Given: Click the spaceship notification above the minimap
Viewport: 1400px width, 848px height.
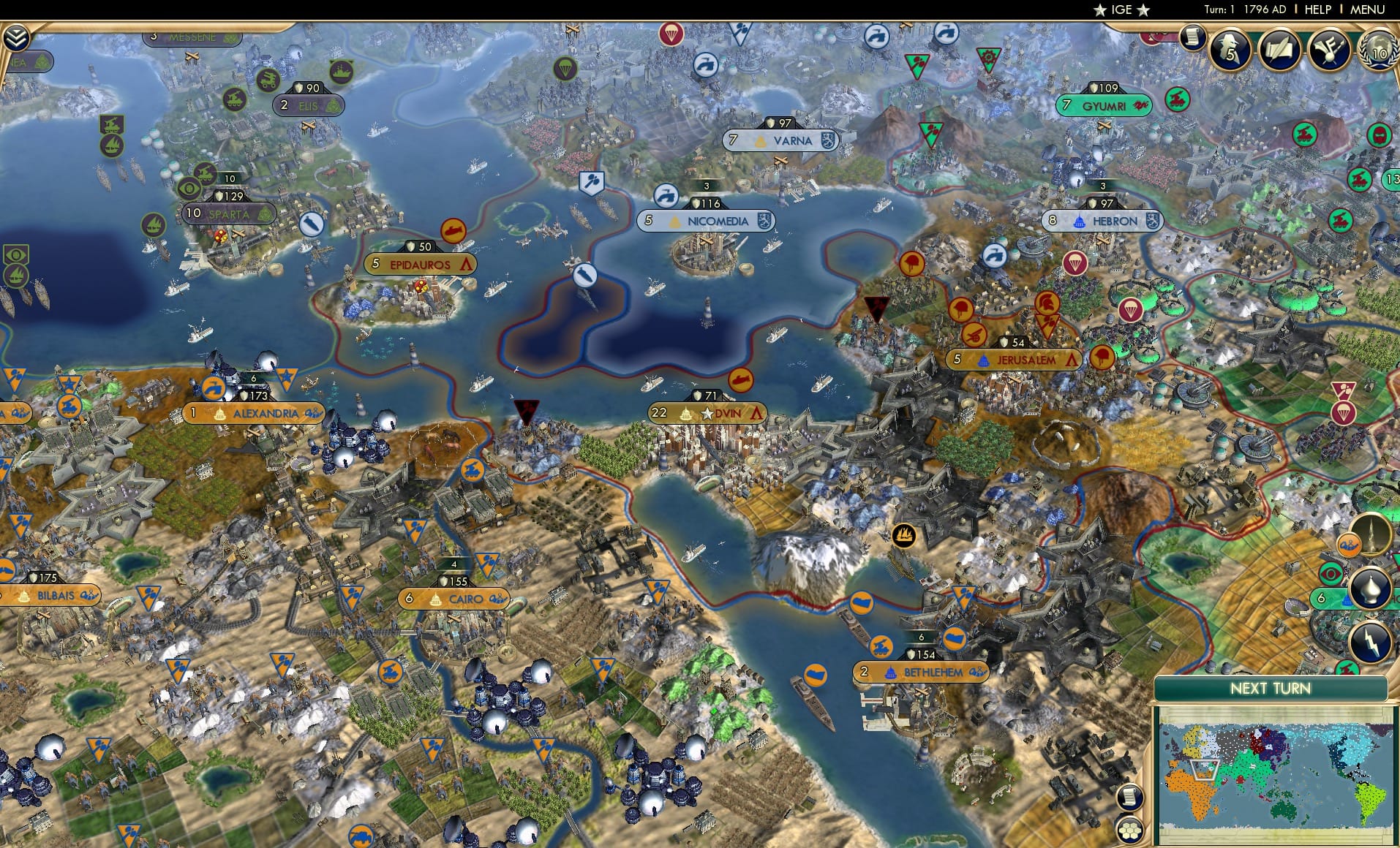Looking at the screenshot, I should coord(1371,531).
